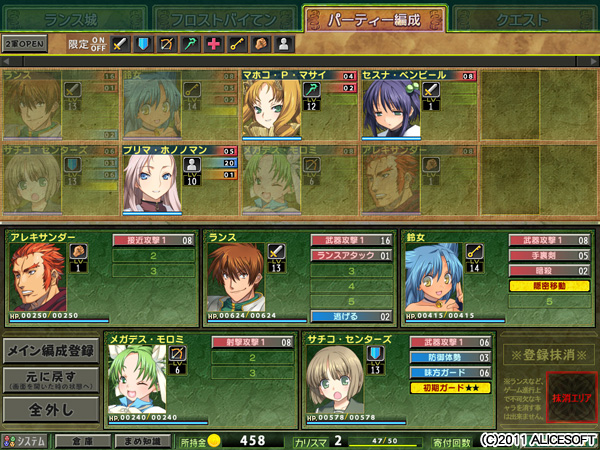Toggle the 限定 ON/OFF filter switch
600x450 pixels.
point(98,44)
